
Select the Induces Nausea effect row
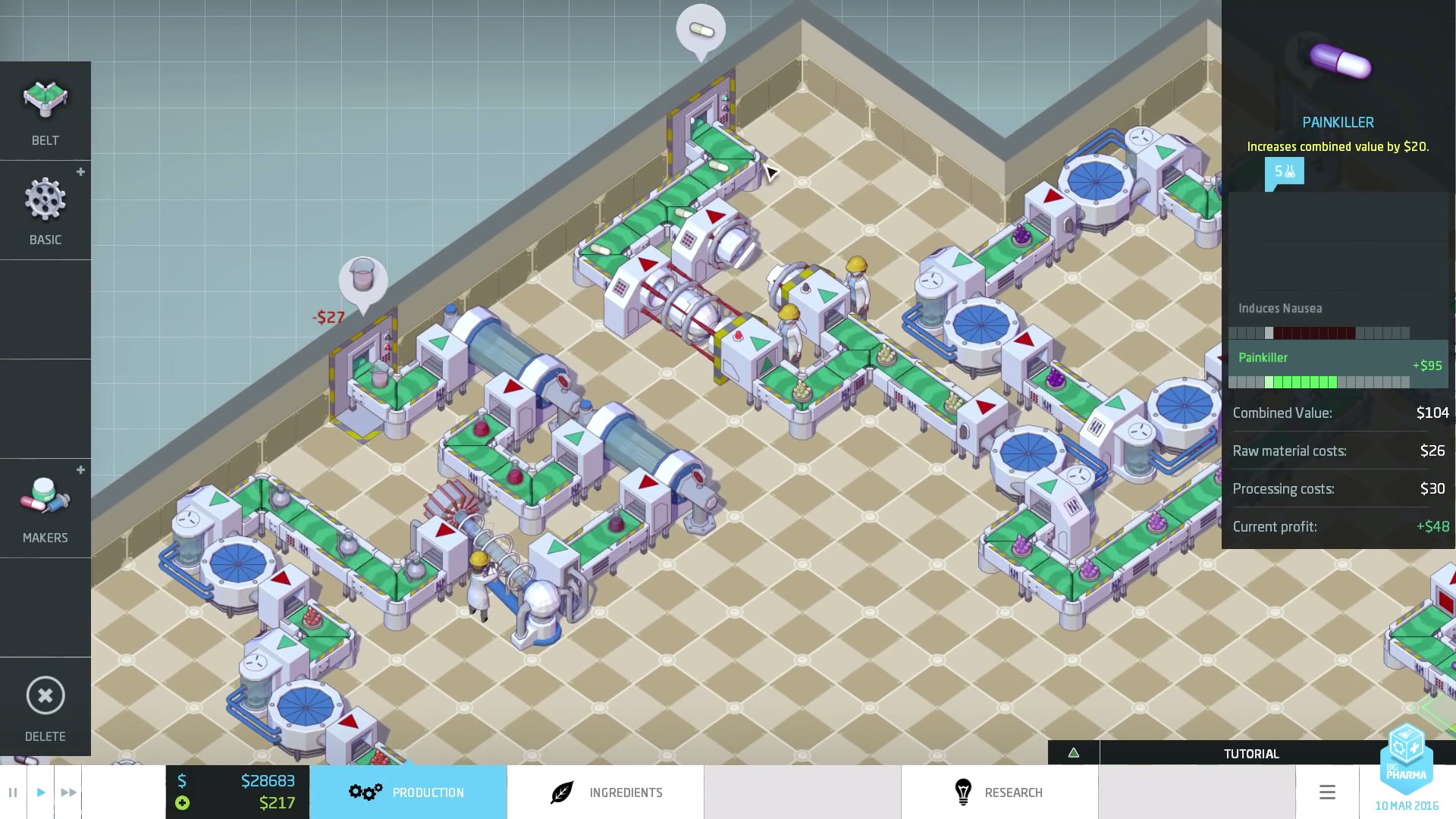pyautogui.click(x=1338, y=317)
